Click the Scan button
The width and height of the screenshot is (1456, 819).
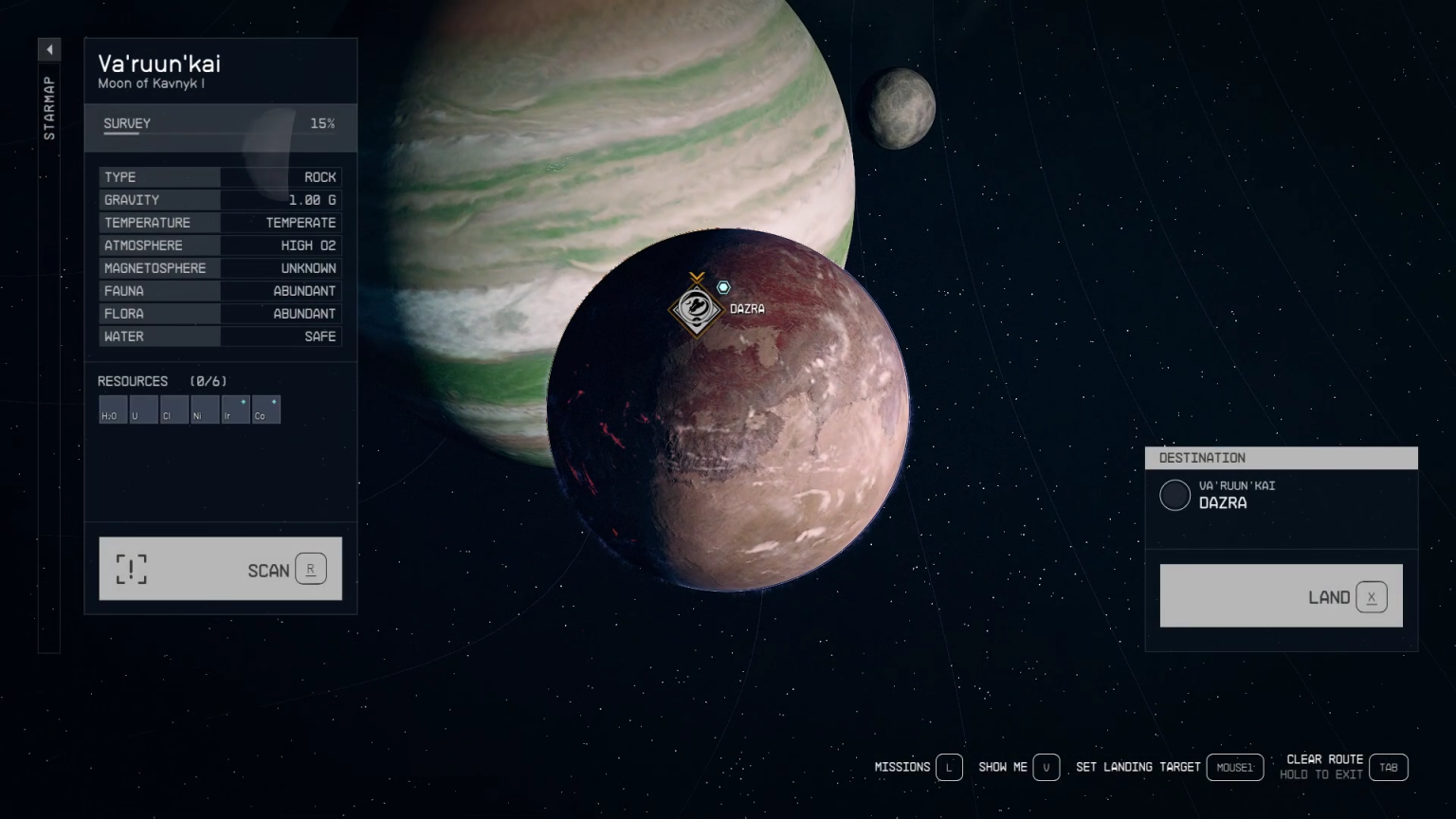[219, 569]
